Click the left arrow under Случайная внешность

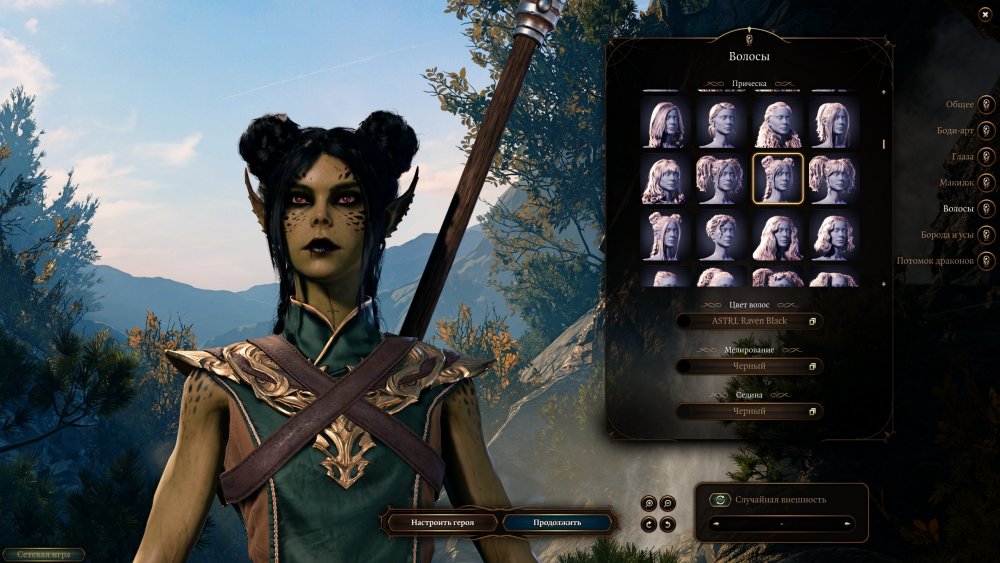[x=714, y=523]
